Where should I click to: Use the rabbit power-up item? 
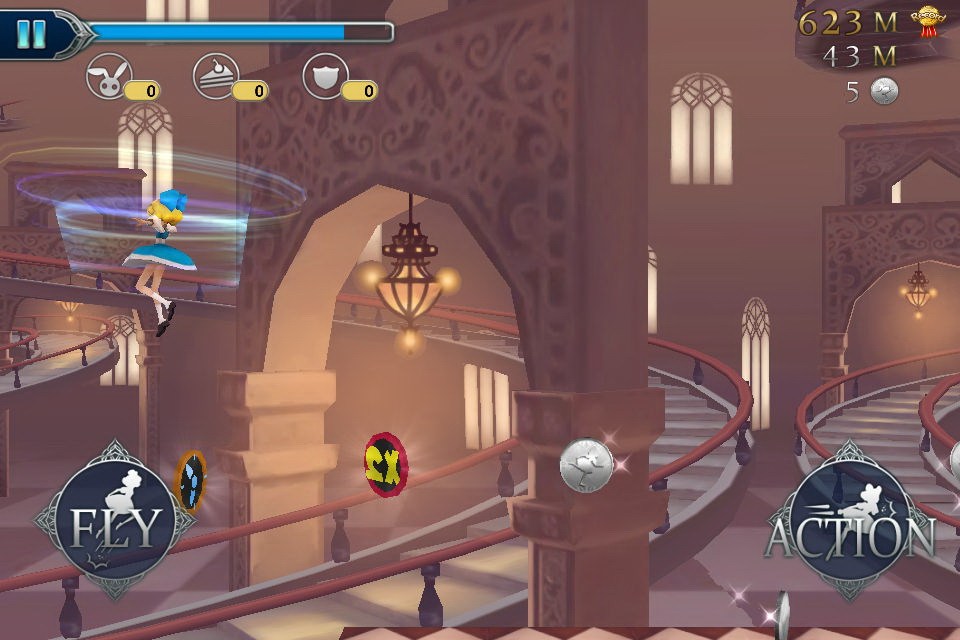(109, 77)
